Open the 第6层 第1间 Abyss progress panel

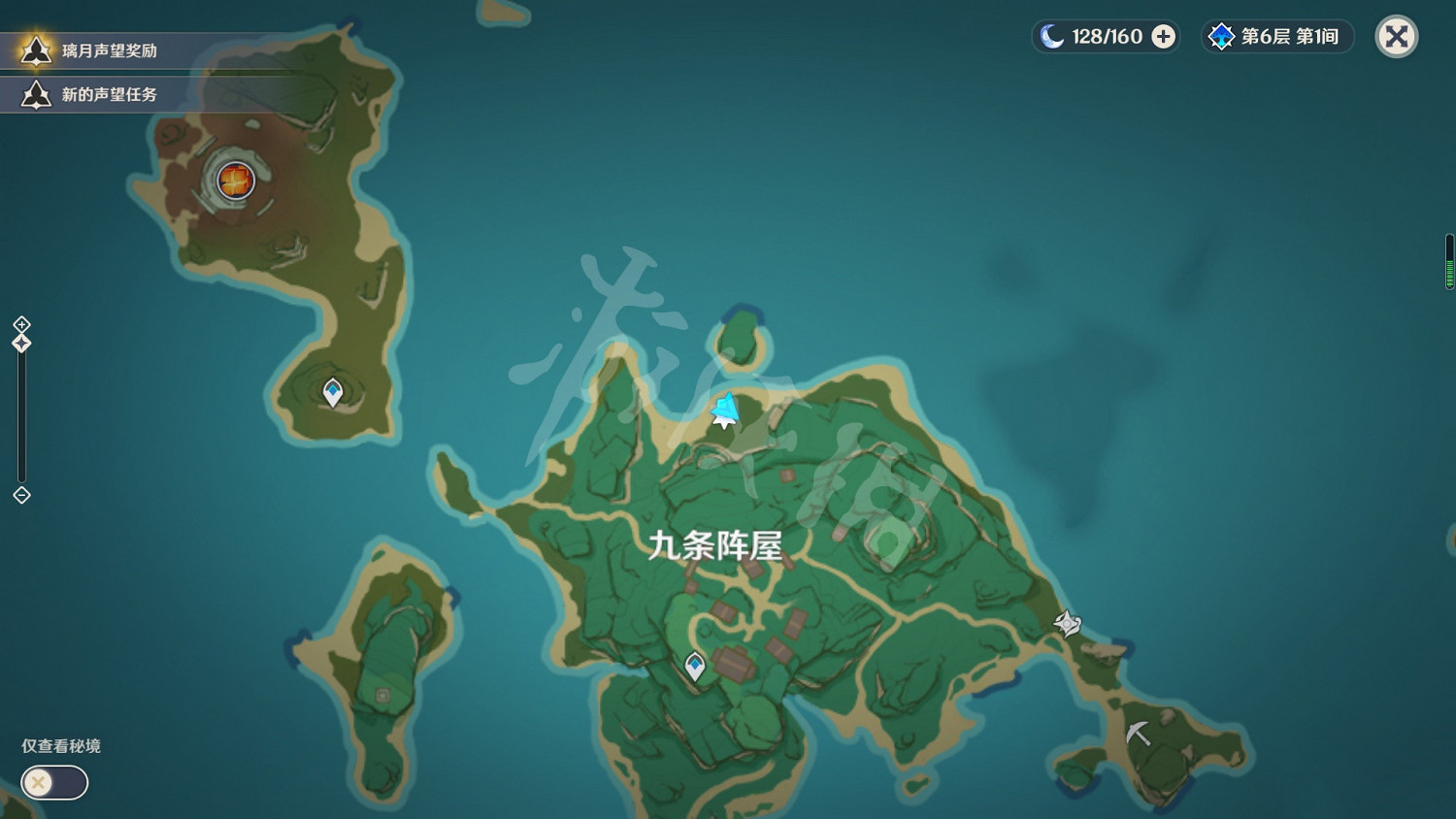(x=1291, y=36)
